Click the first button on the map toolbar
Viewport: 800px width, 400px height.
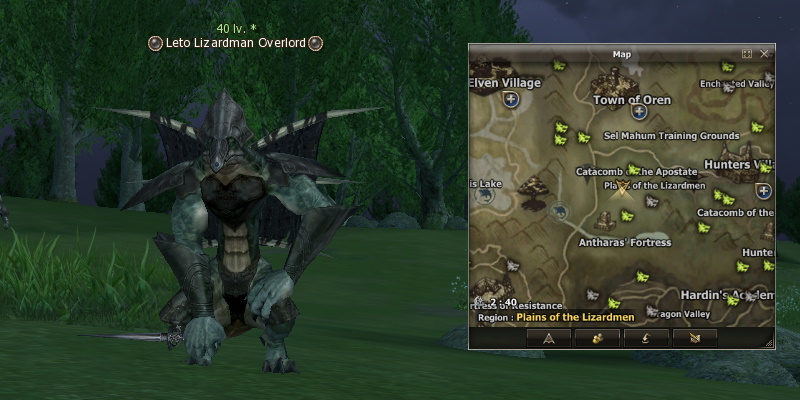[549, 338]
